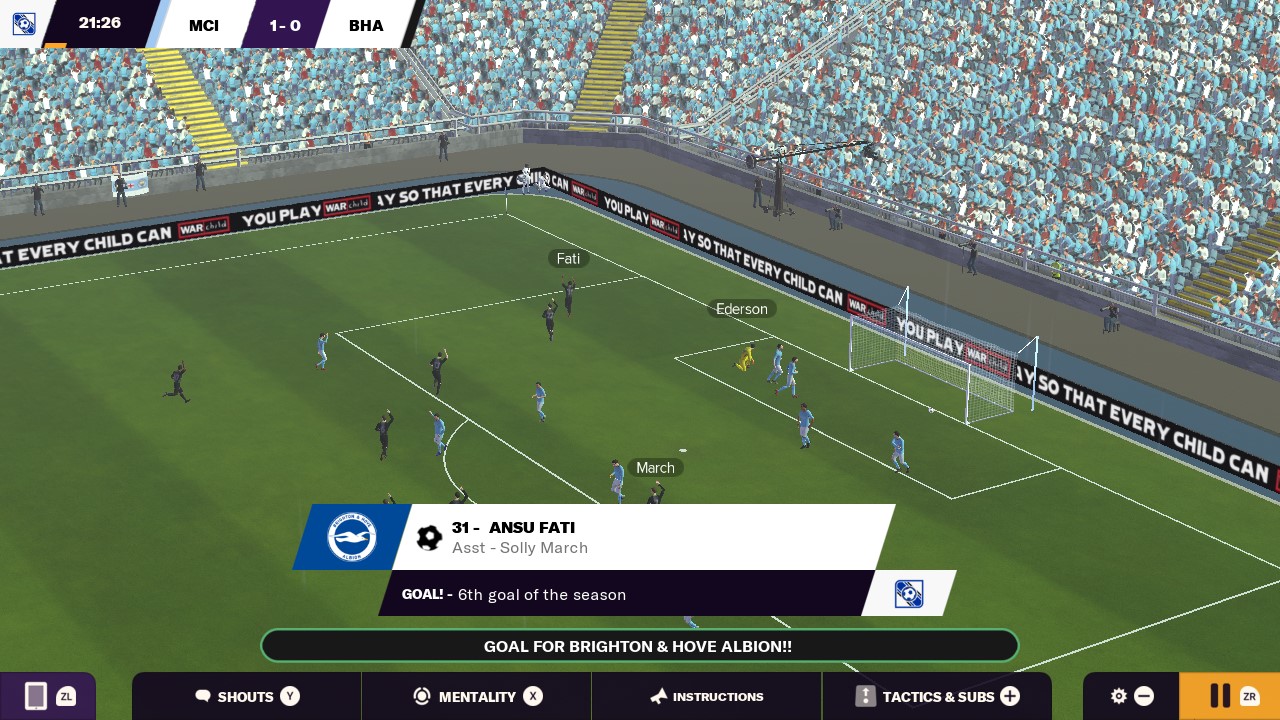Click the club crest in the top-left corner
This screenshot has height=720, width=1280.
[23, 23]
